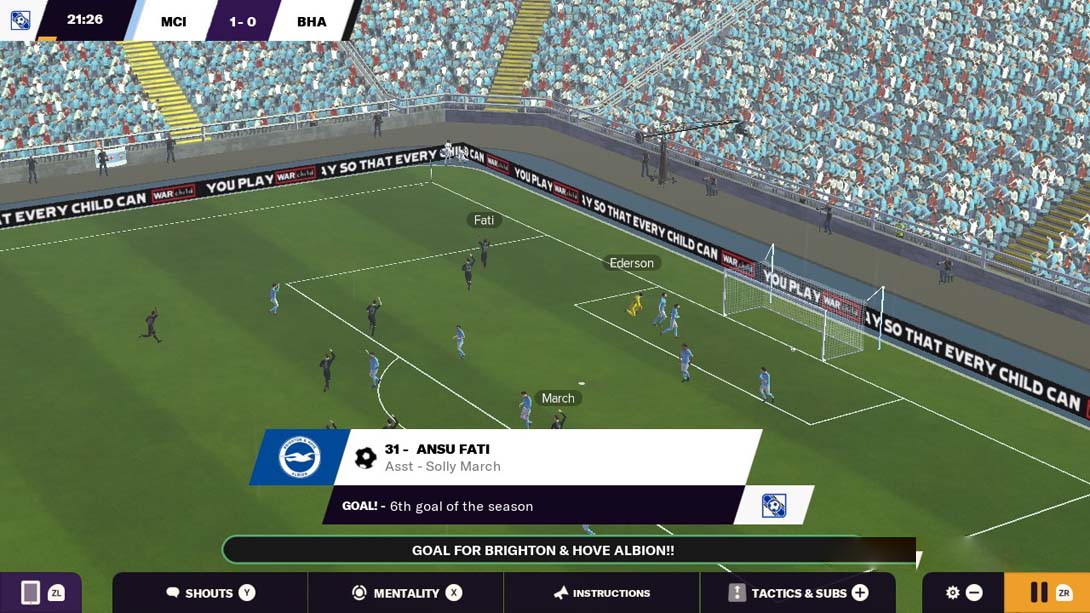The width and height of the screenshot is (1090, 613).
Task: Change the team Mentality
Action: [406, 593]
